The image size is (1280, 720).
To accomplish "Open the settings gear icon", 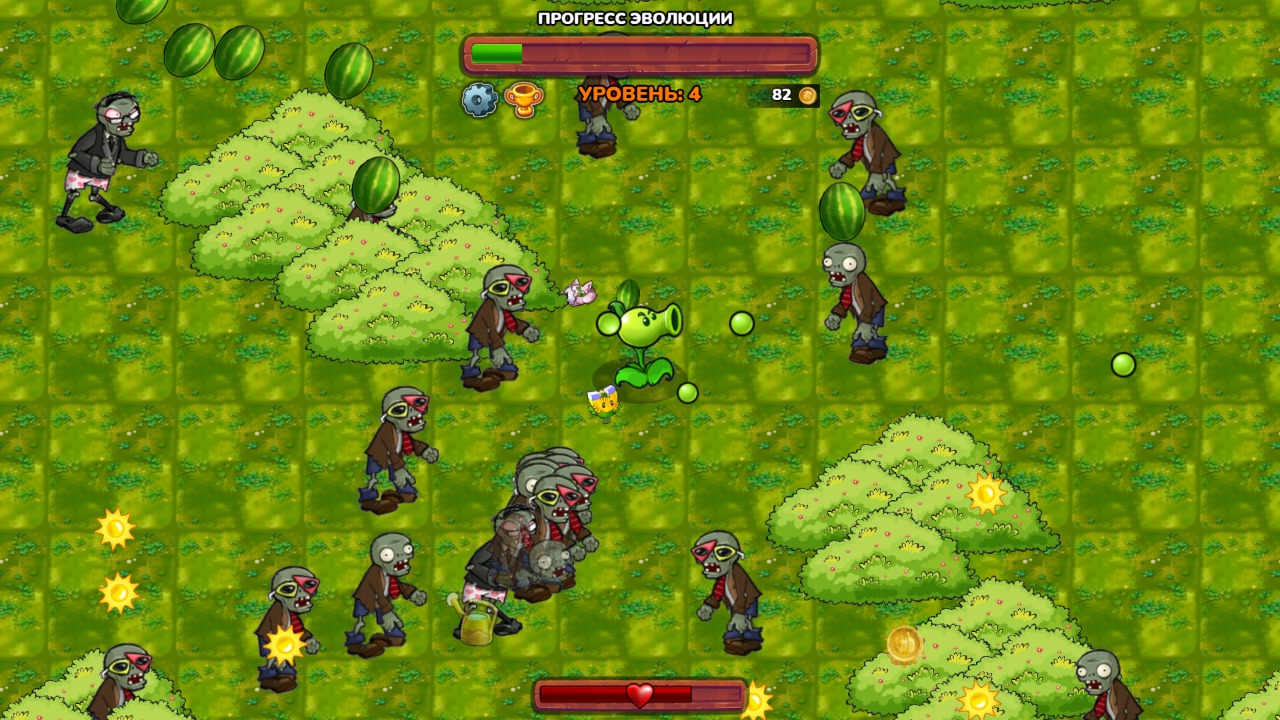I will click(x=480, y=98).
